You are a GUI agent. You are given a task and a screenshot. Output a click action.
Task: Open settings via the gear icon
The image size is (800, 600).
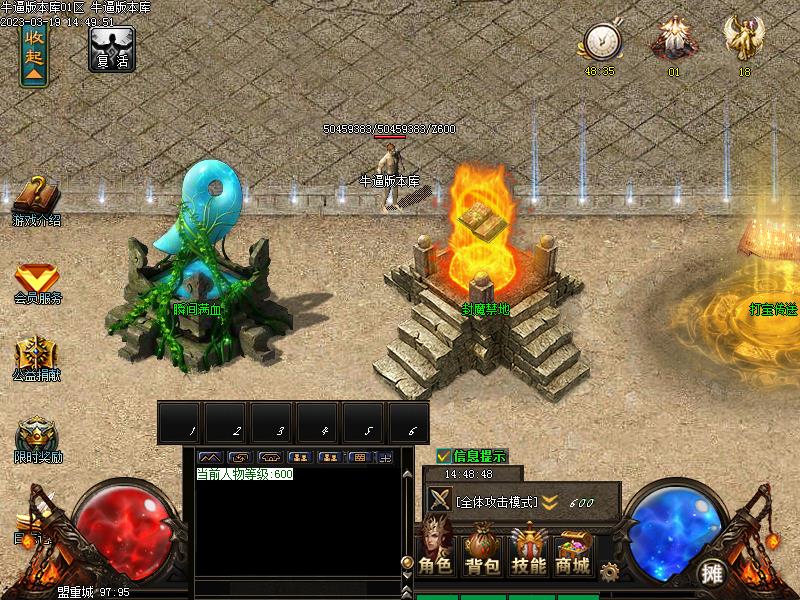coord(608,571)
